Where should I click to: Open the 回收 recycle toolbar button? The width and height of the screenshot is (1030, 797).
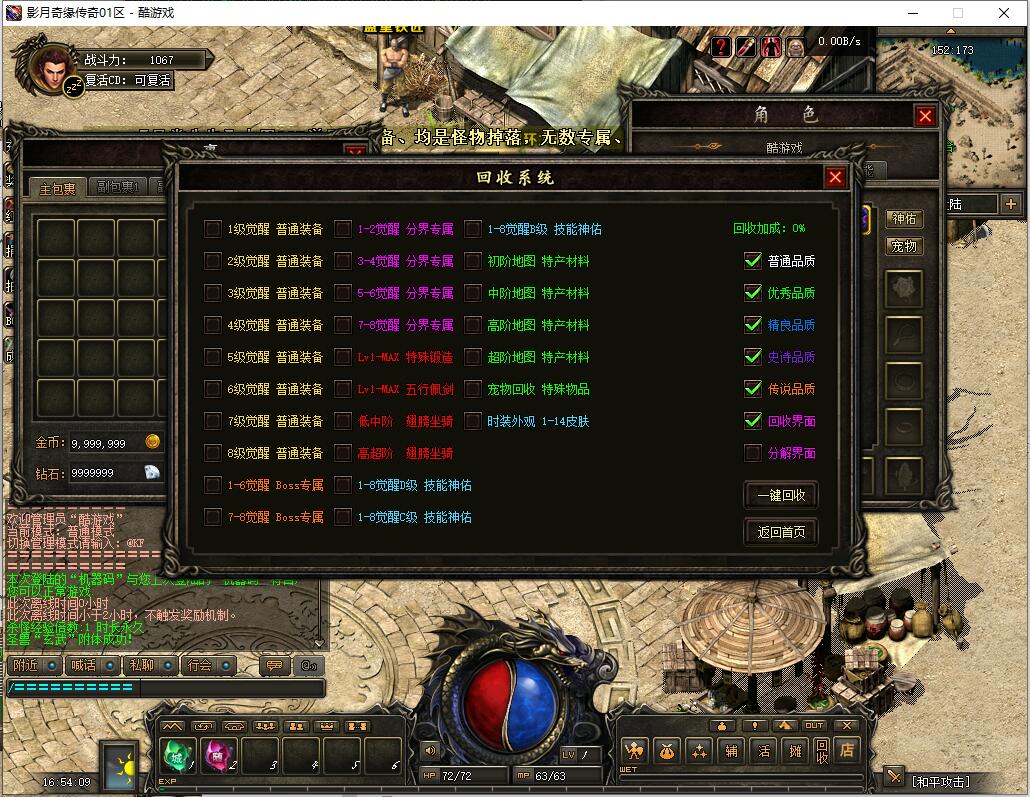[821, 751]
